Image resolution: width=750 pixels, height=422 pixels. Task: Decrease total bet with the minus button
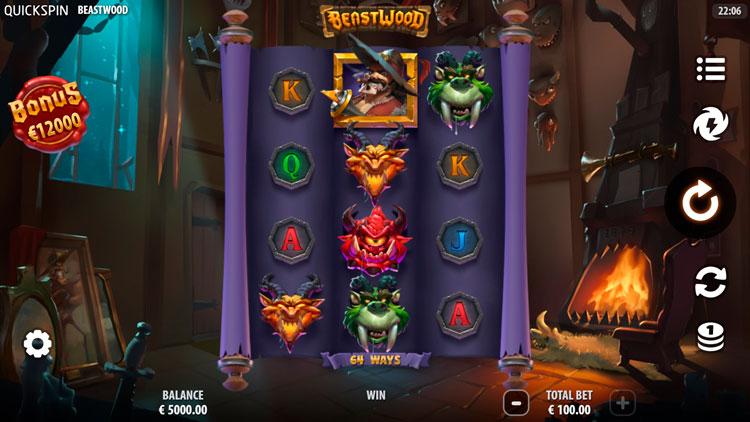click(516, 403)
